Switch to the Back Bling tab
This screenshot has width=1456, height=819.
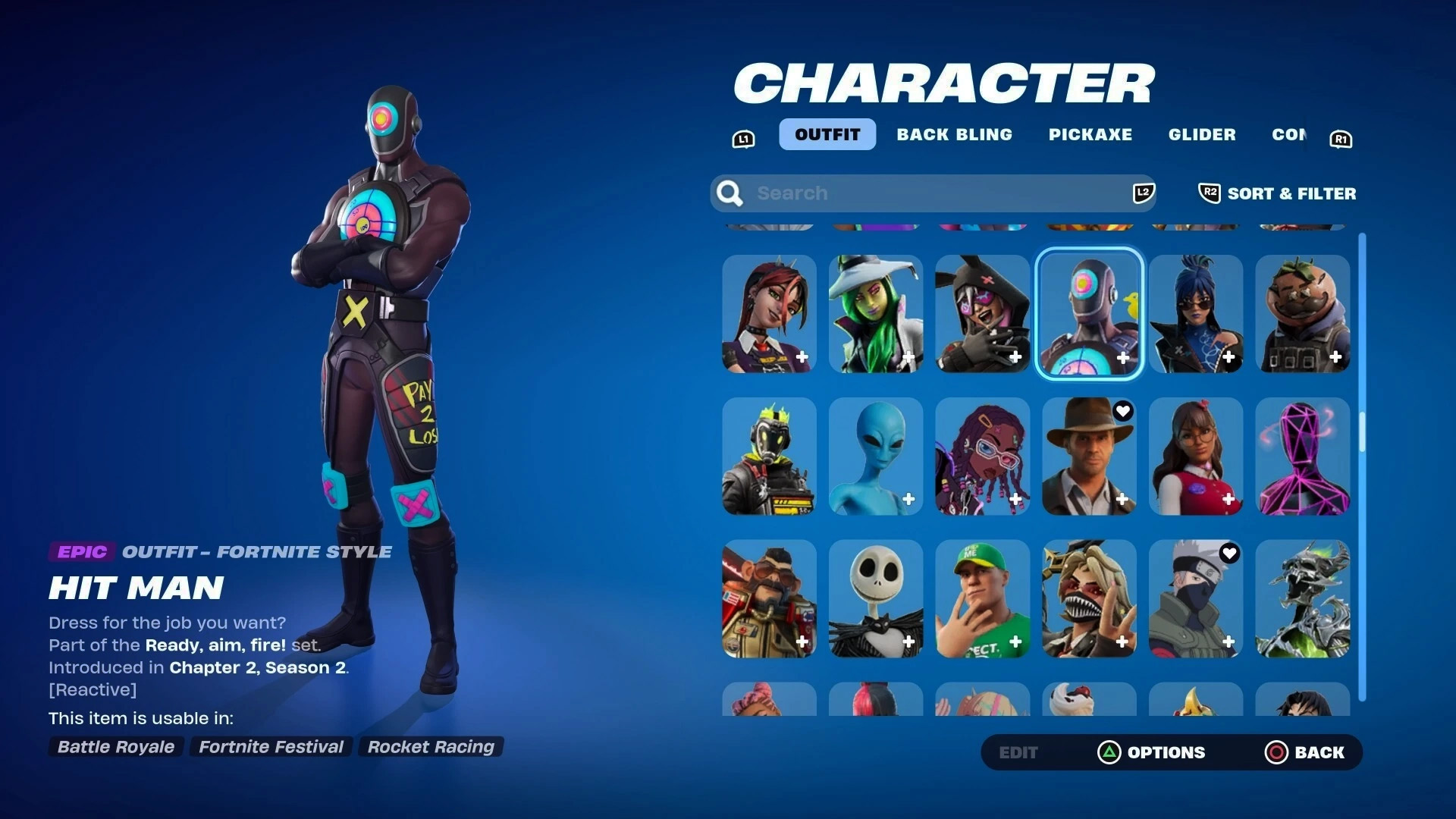pyautogui.click(x=954, y=134)
